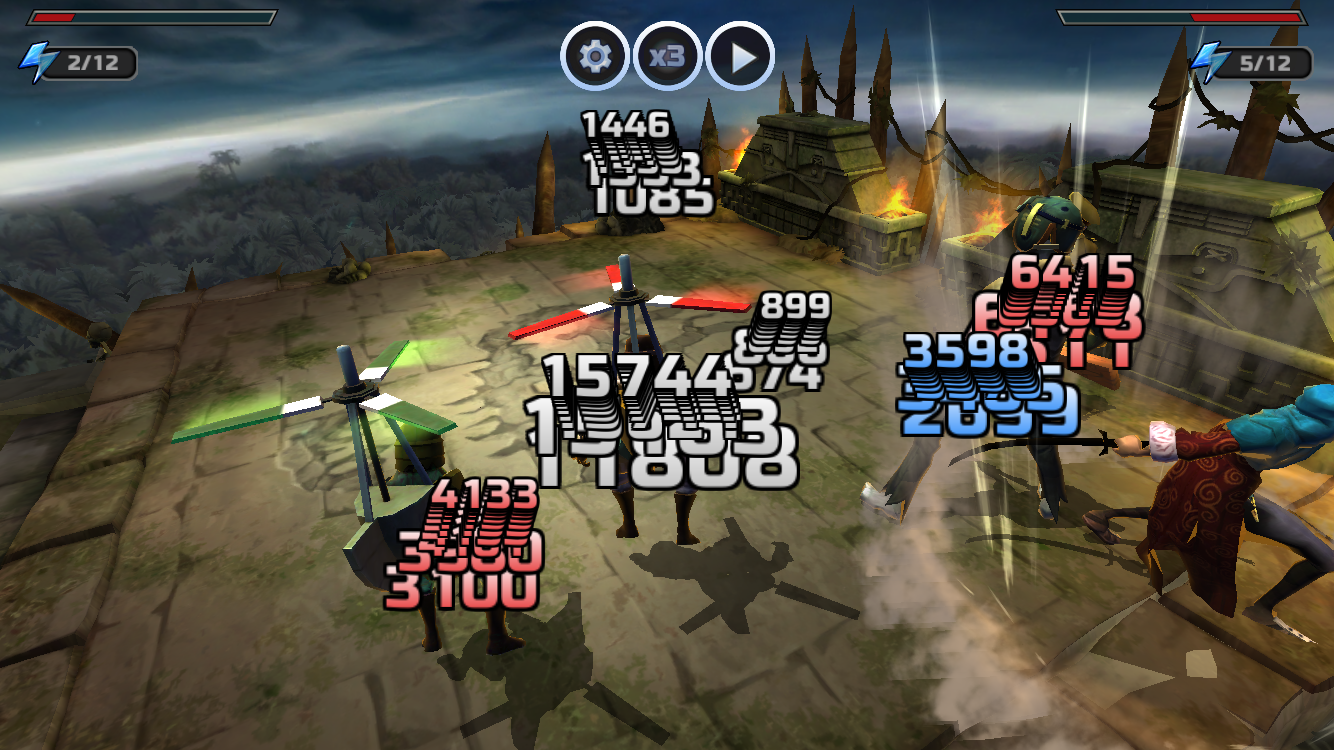
Task: Tap the blue lightning energy icon on the left
Action: click(x=38, y=60)
